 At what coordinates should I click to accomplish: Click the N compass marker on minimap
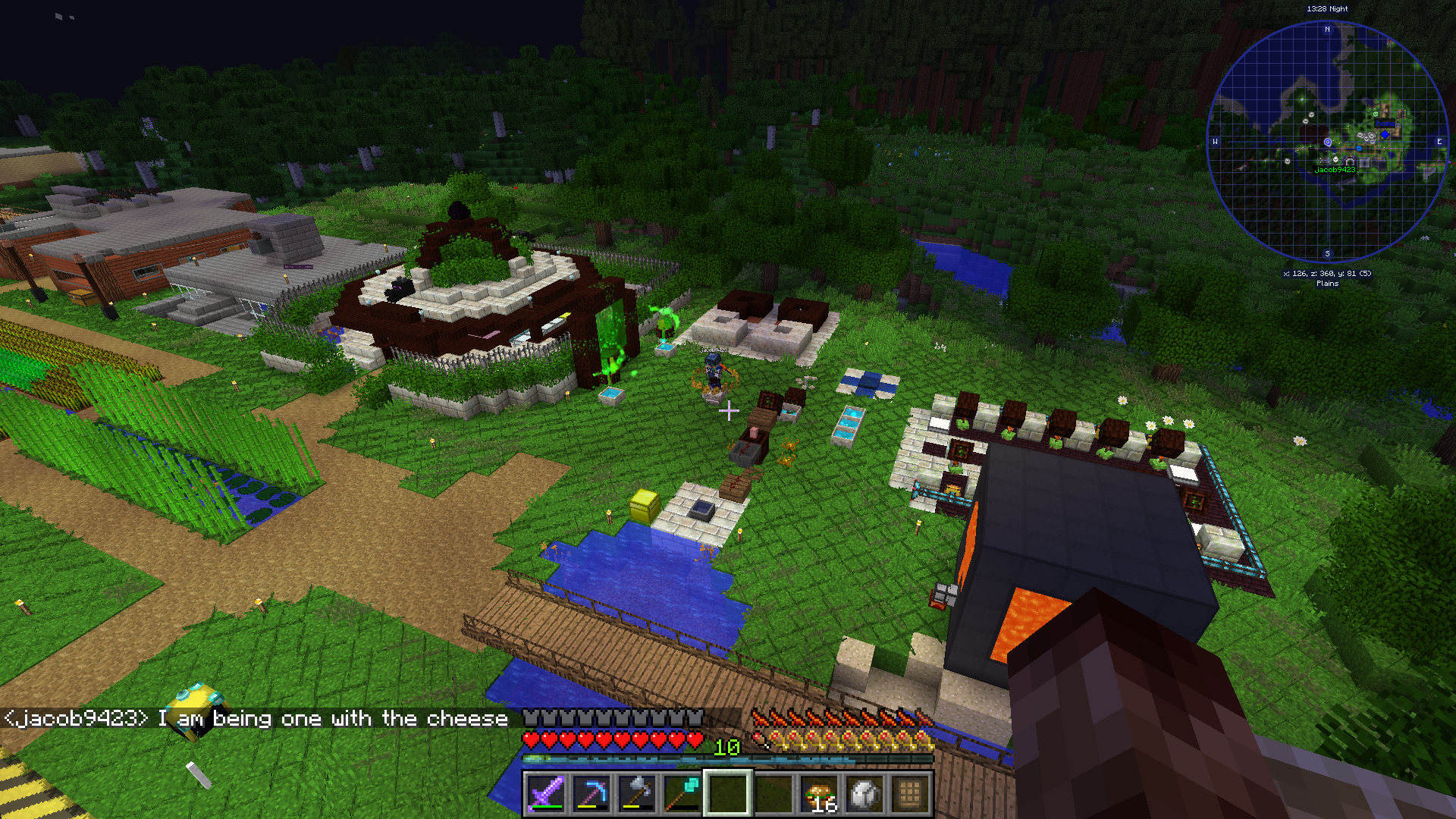tap(1327, 30)
